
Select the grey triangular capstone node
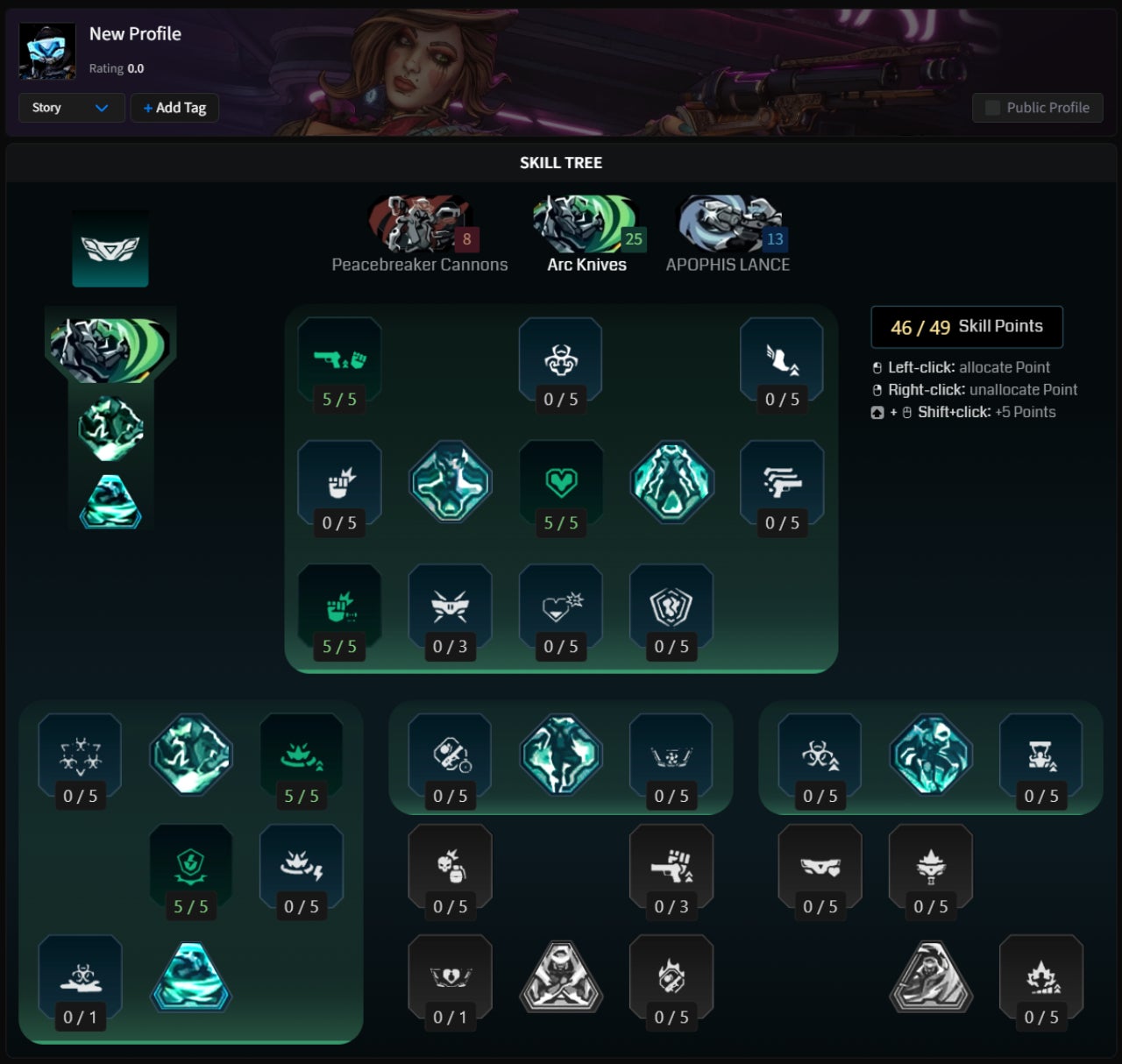coord(561,977)
